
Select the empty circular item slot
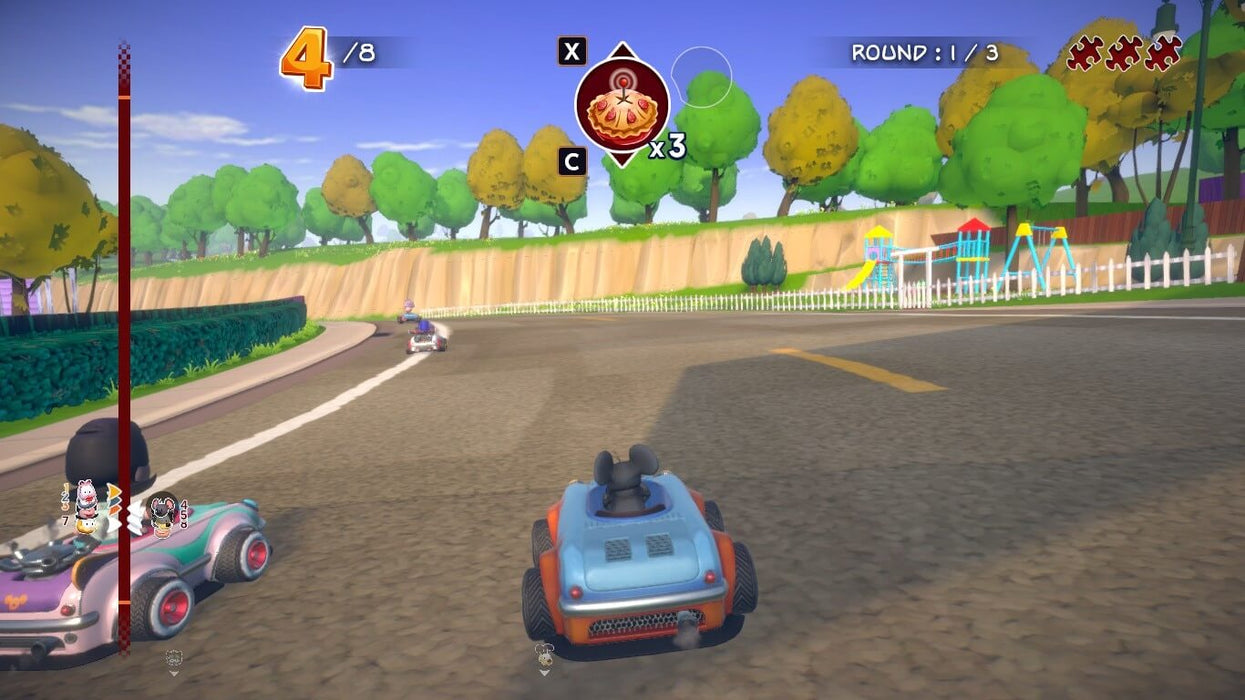(x=701, y=76)
